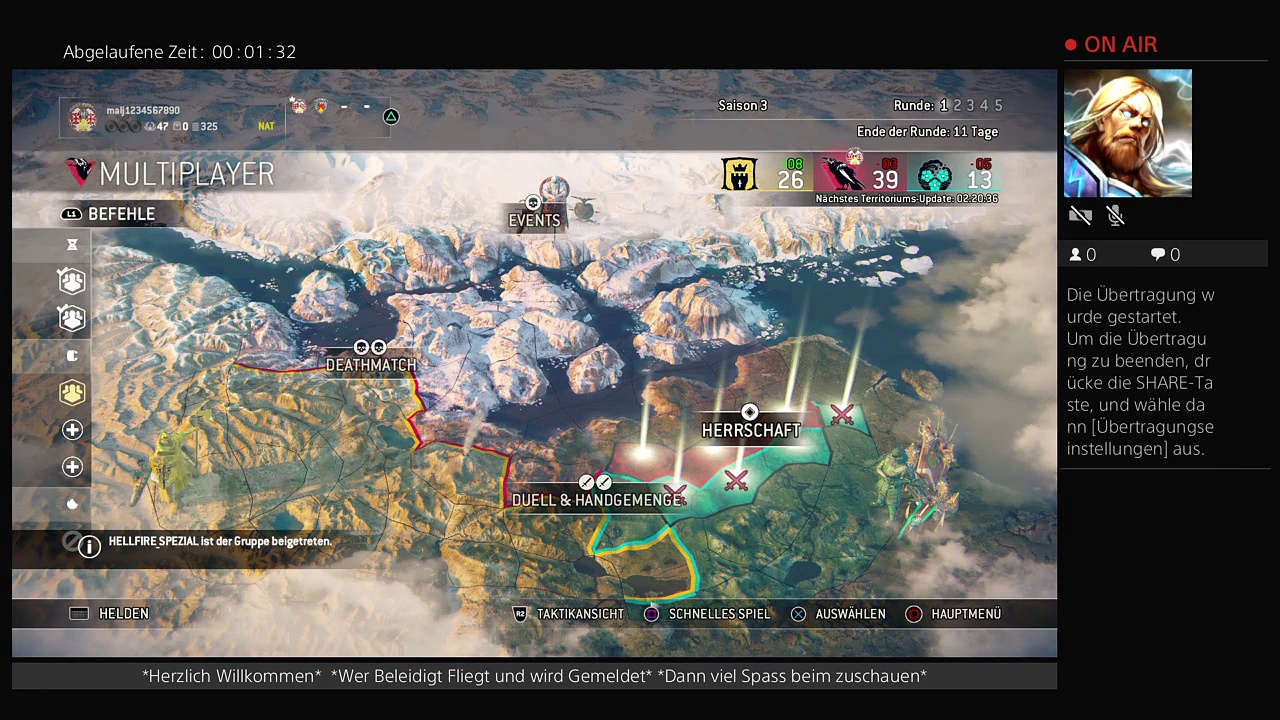
Task: Click the streamer avatar thumbnail
Action: point(1127,133)
